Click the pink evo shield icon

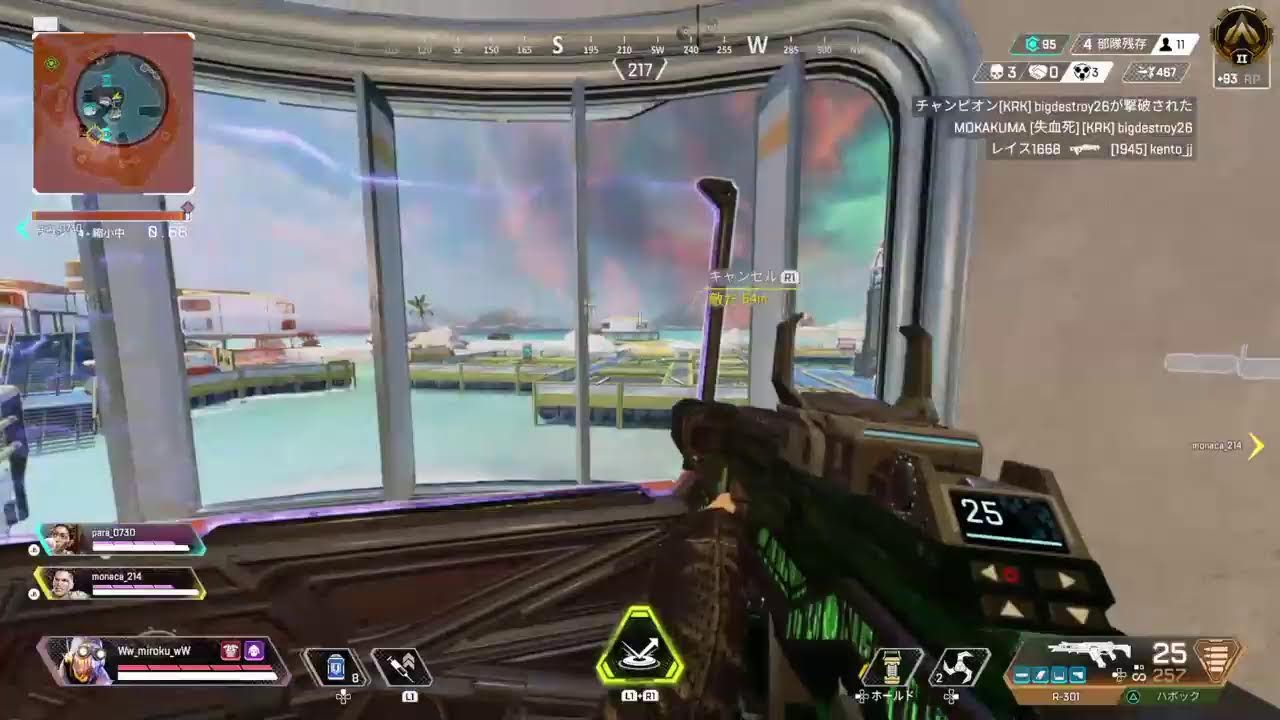[x=230, y=650]
